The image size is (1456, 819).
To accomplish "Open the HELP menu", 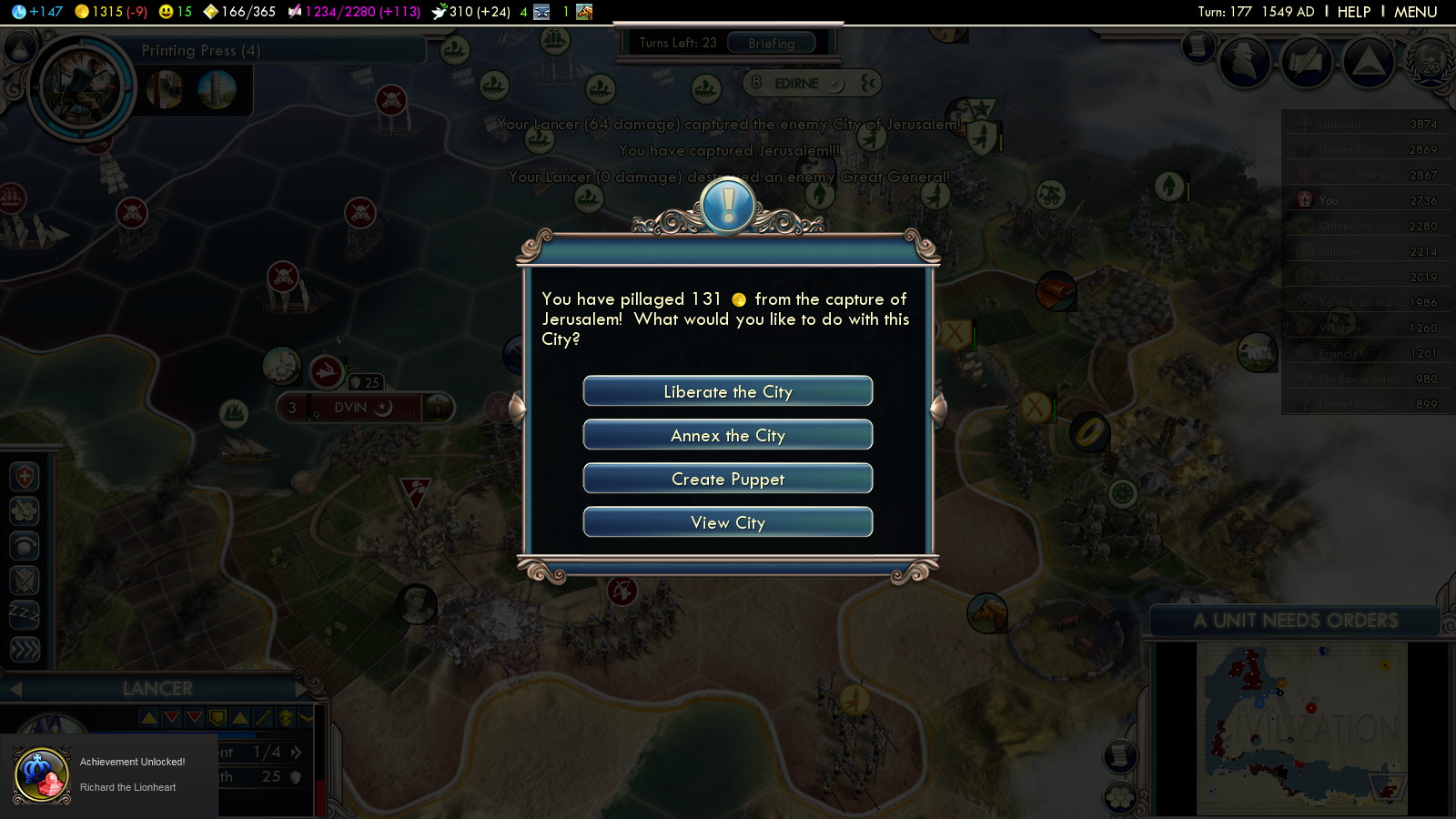I will coord(1353,12).
